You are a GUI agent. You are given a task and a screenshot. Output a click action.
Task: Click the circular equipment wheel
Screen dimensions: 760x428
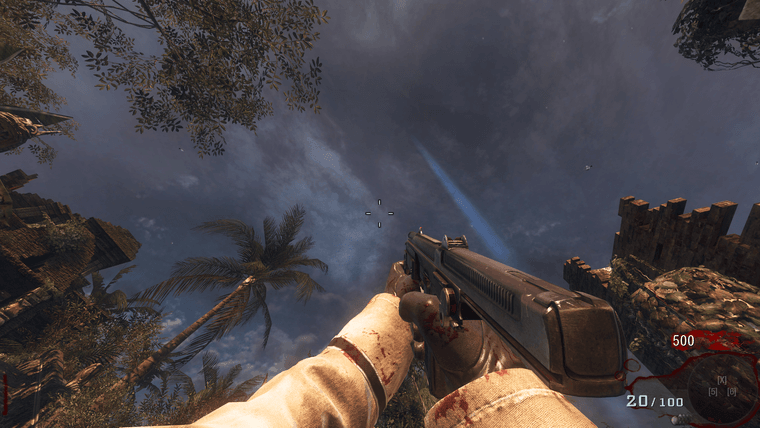(722, 385)
